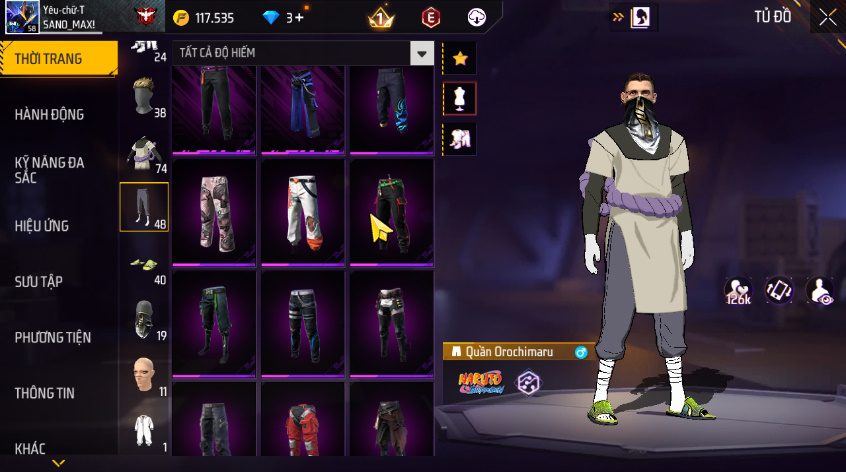Click the phone rotate icon
This screenshot has height=472, width=846.
[x=780, y=290]
